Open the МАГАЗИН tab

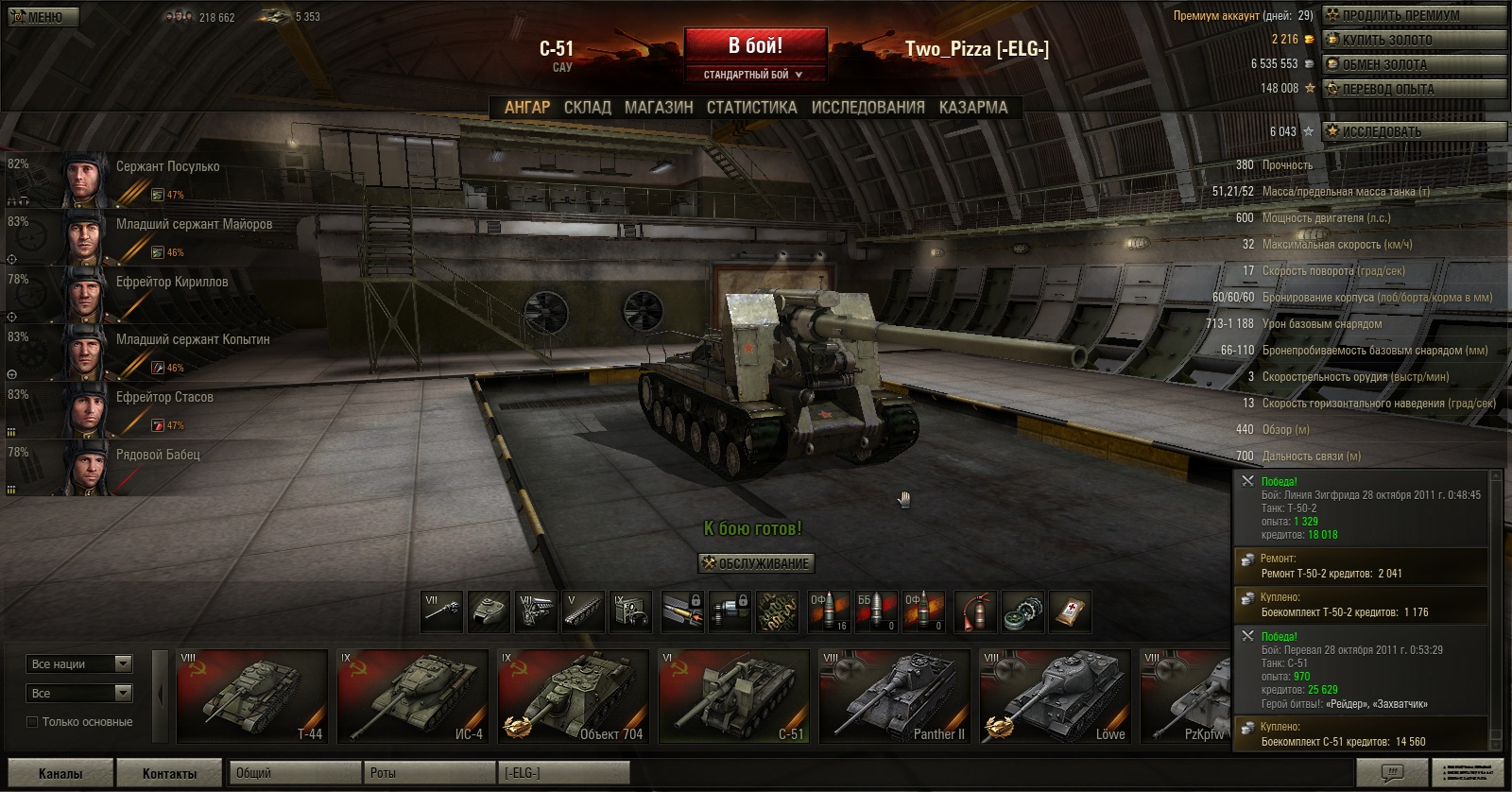(659, 108)
